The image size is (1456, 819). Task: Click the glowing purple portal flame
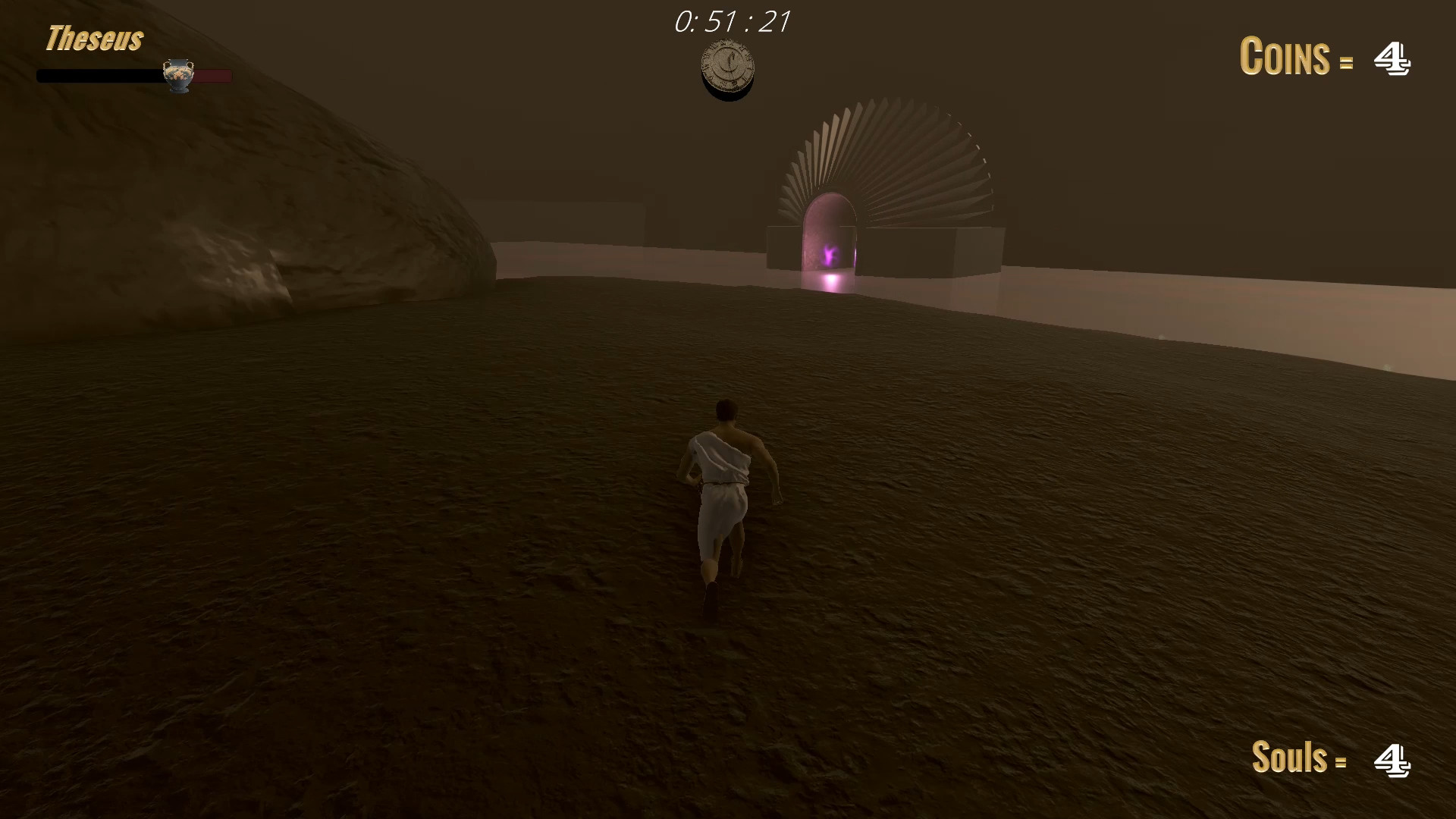pos(828,256)
